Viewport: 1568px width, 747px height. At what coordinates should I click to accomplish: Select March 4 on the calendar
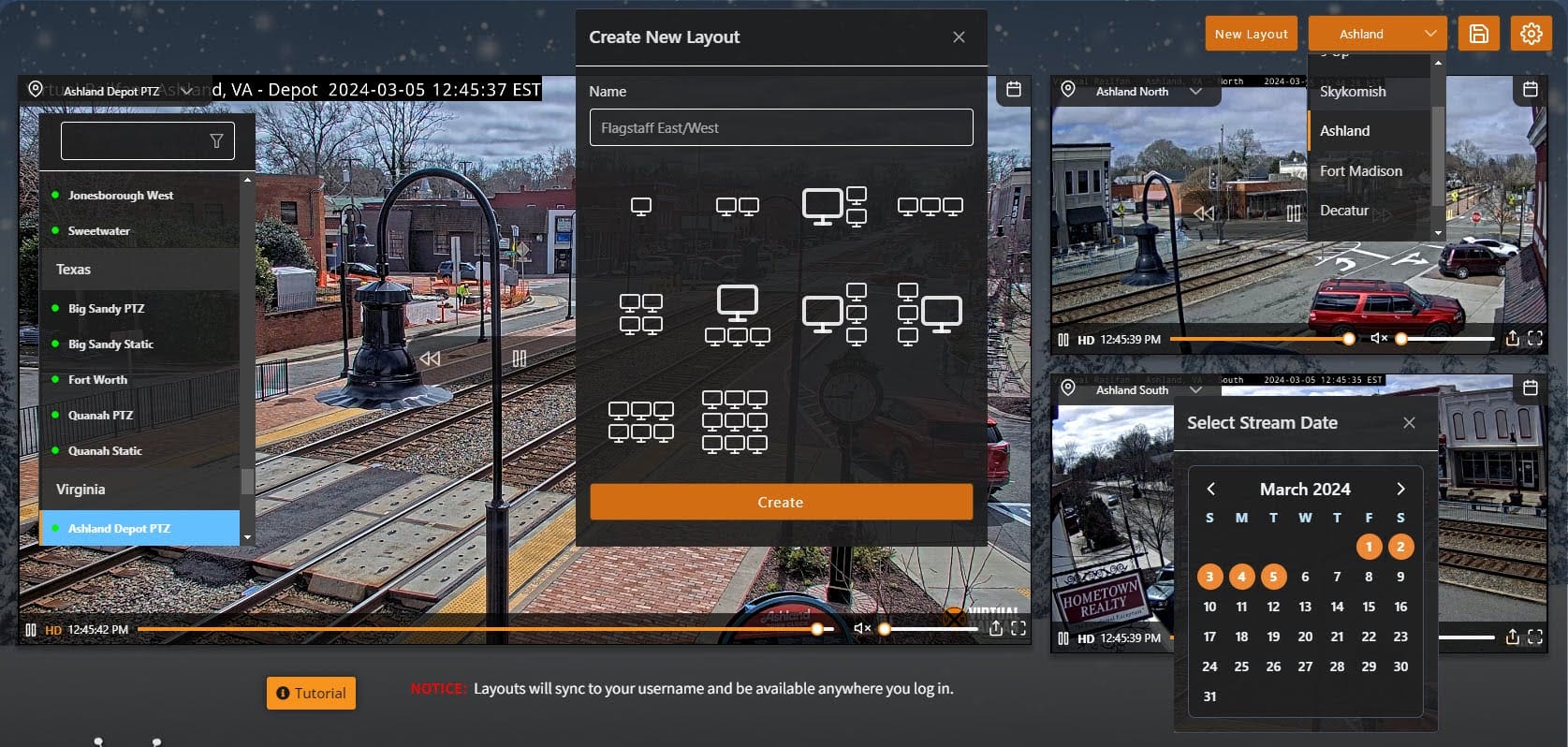(1241, 577)
